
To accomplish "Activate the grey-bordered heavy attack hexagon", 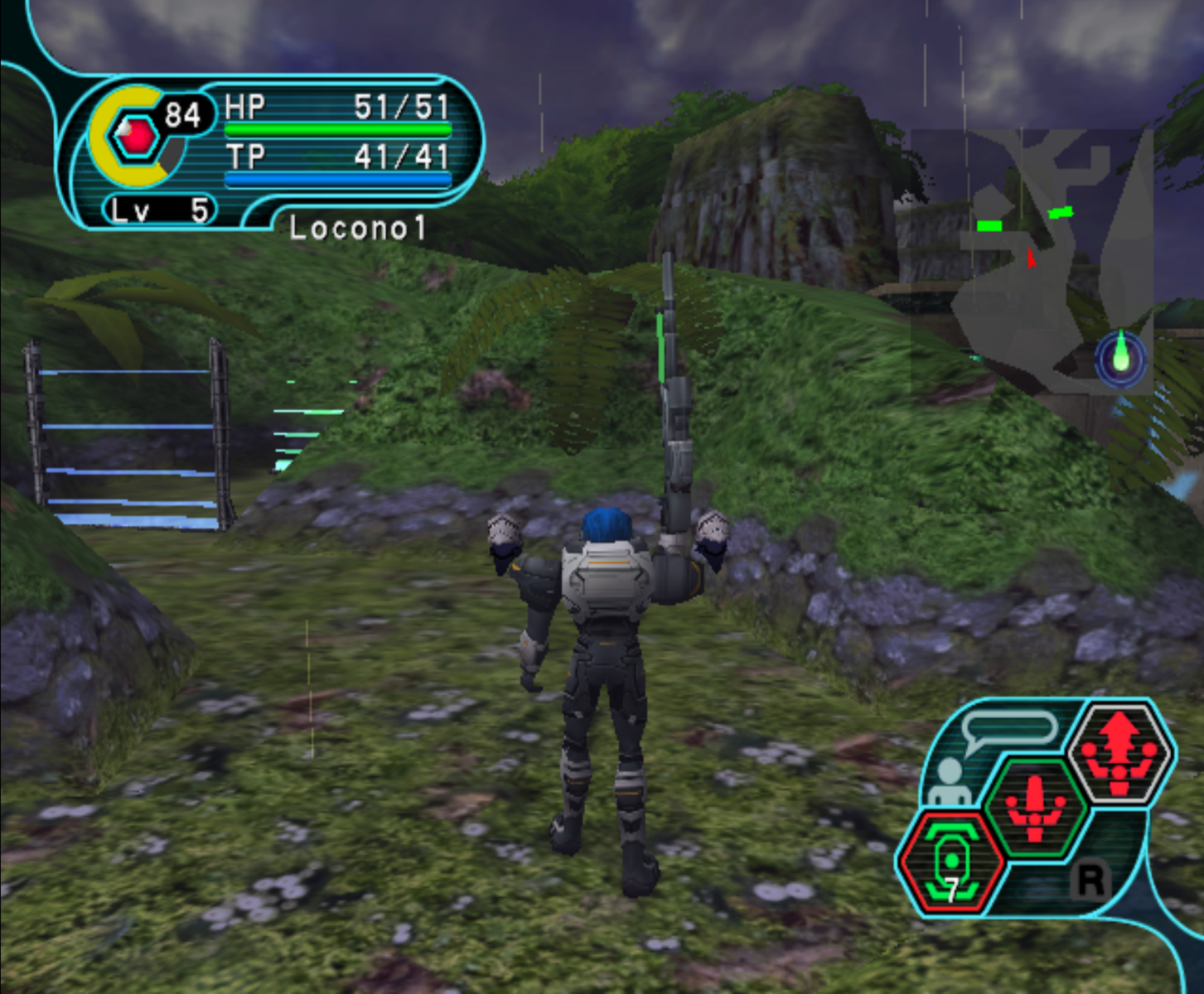I will [x=1119, y=753].
